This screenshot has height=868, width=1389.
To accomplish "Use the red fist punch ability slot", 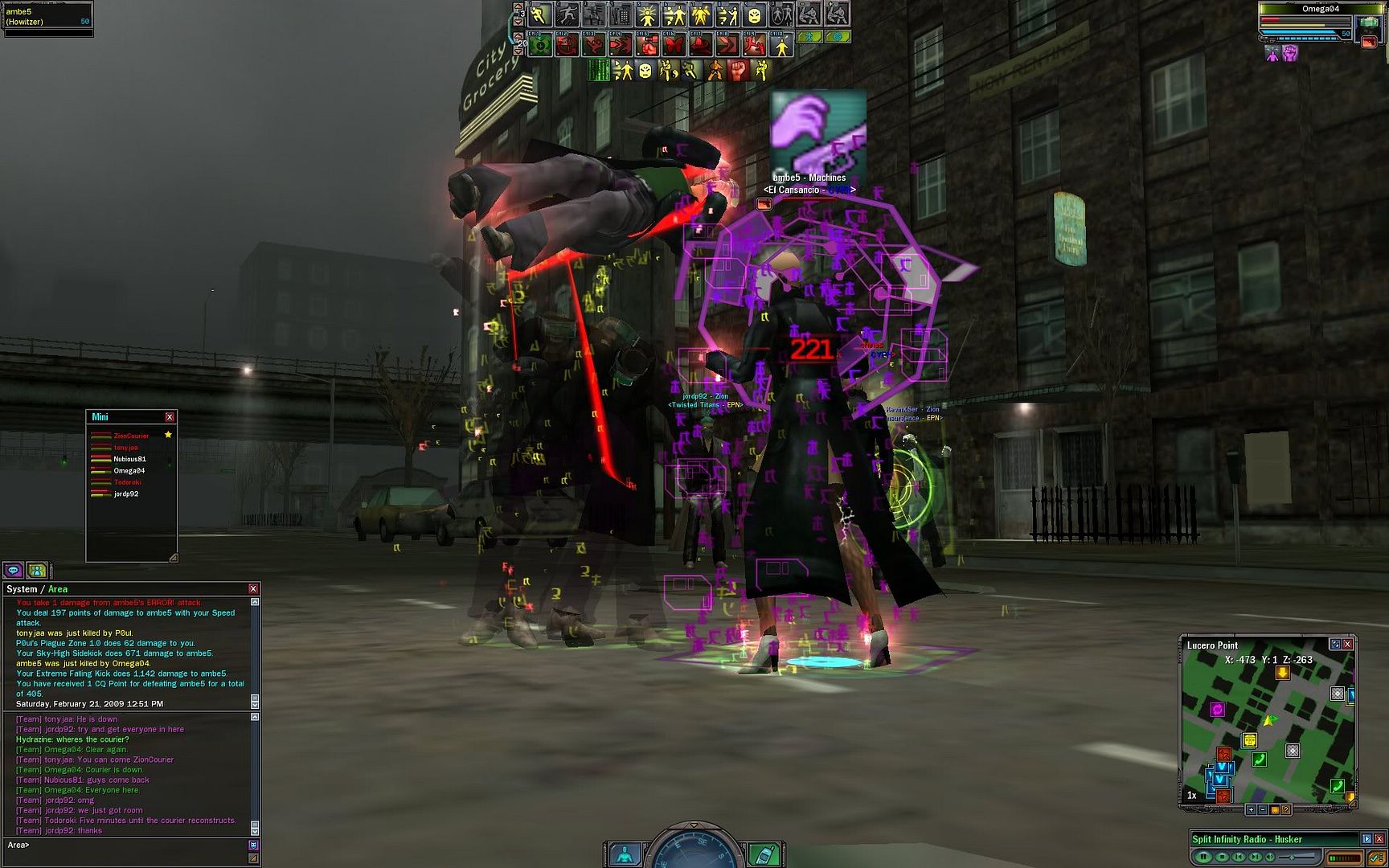I will 647,46.
